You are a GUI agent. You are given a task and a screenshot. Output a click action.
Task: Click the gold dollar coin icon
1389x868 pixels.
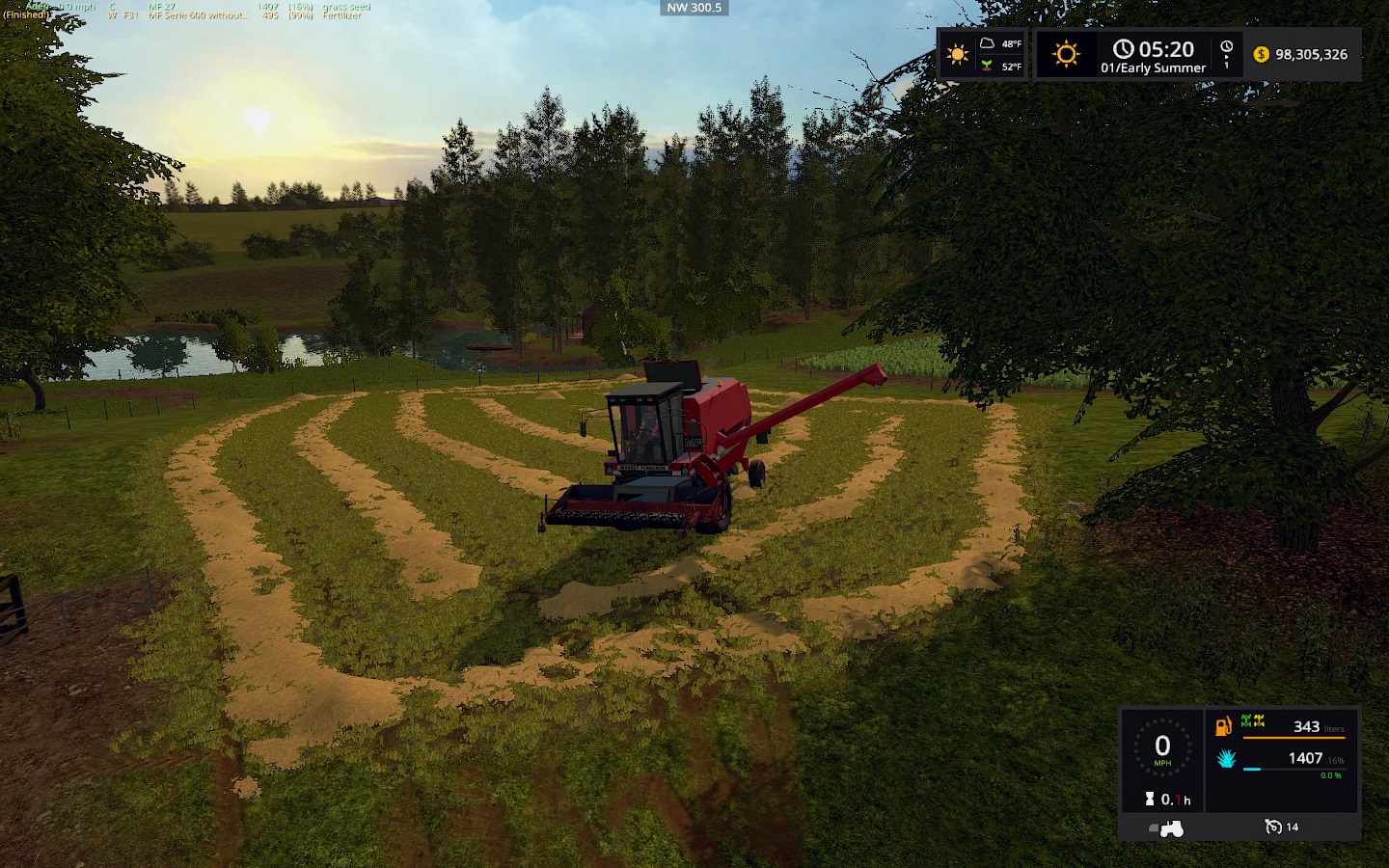(x=1261, y=54)
